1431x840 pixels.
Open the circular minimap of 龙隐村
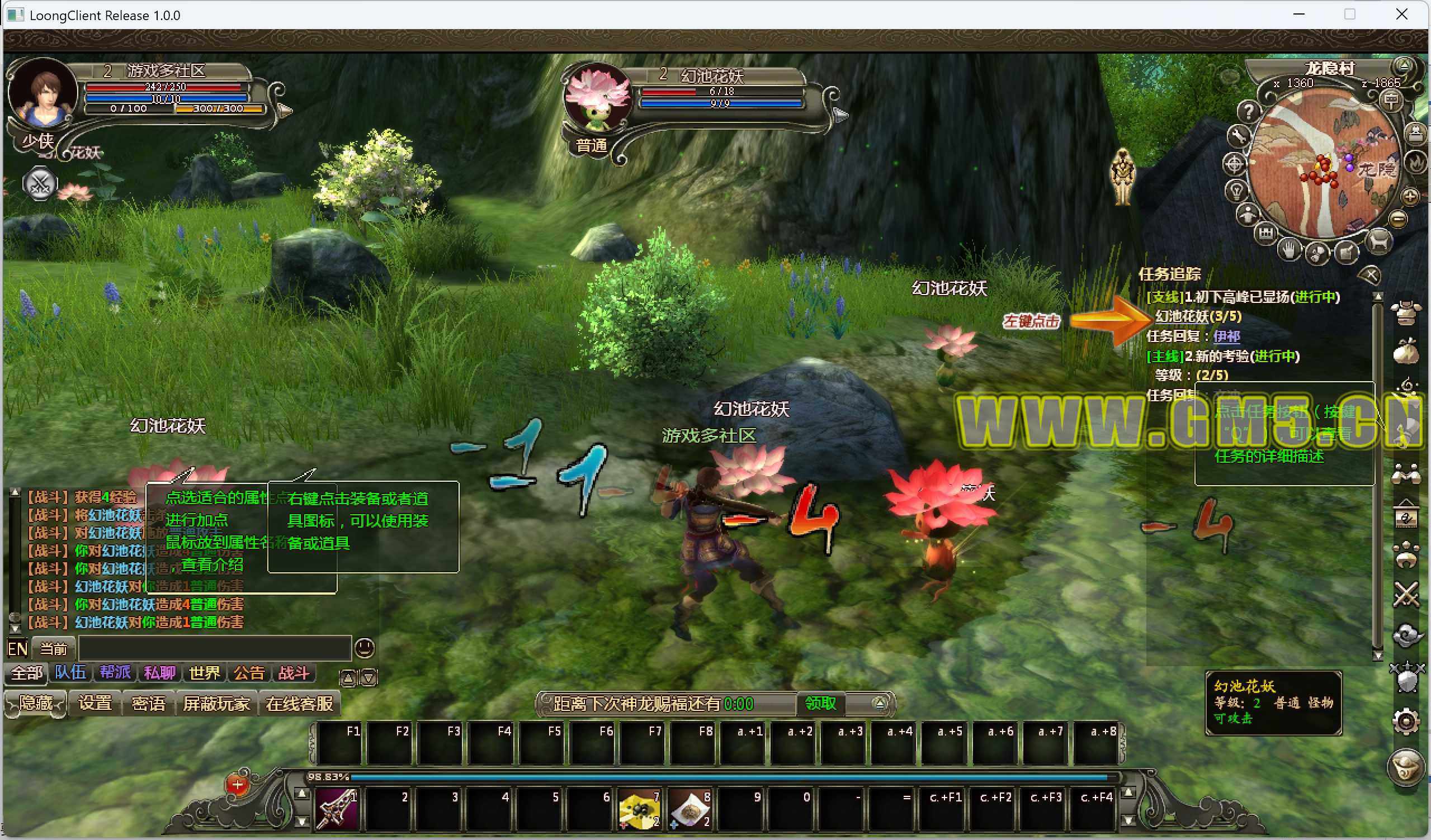pos(1323,165)
